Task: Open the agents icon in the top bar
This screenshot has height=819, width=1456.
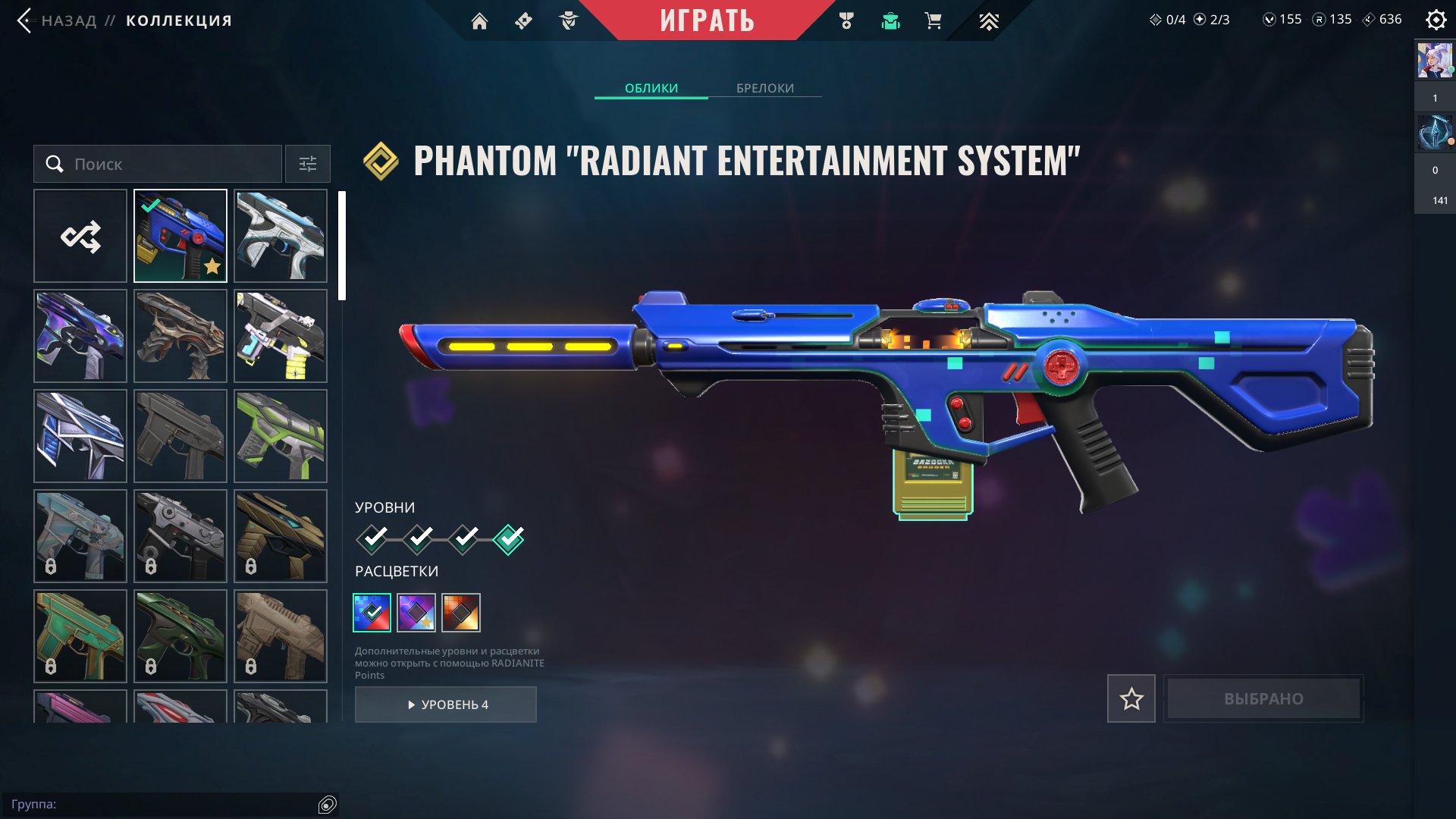Action: click(x=568, y=21)
